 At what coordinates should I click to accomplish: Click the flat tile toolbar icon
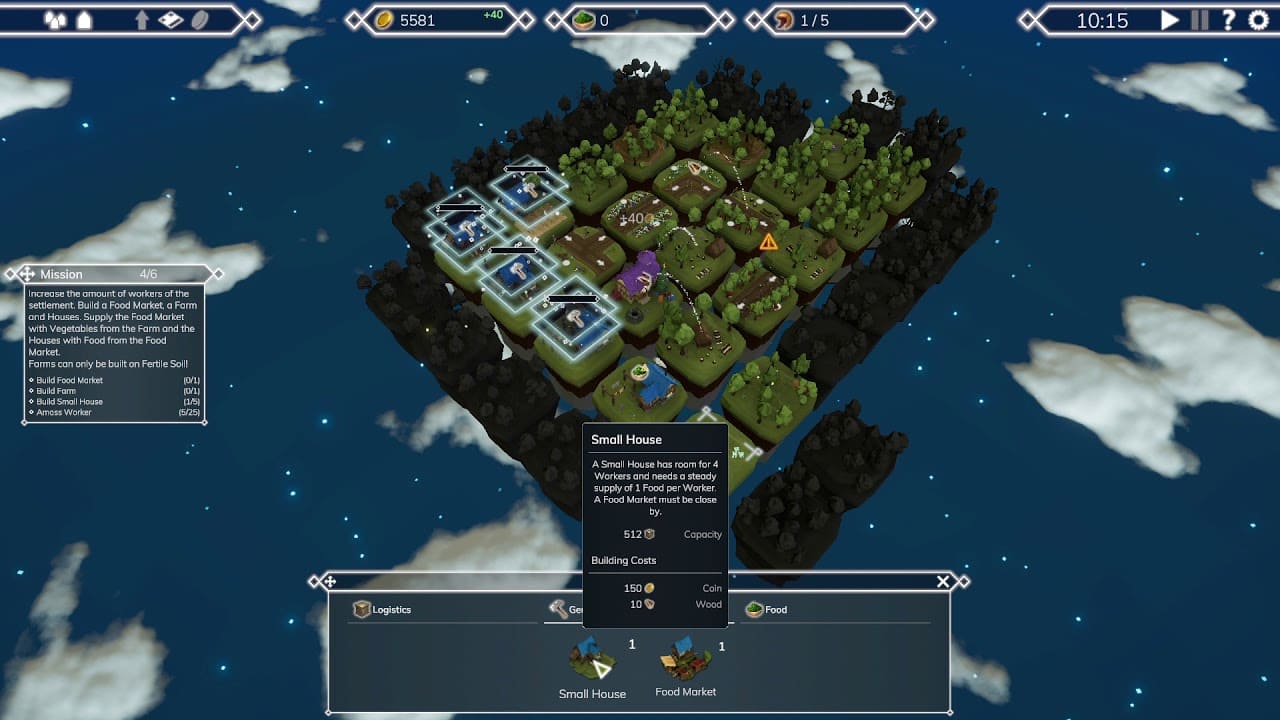pos(171,20)
